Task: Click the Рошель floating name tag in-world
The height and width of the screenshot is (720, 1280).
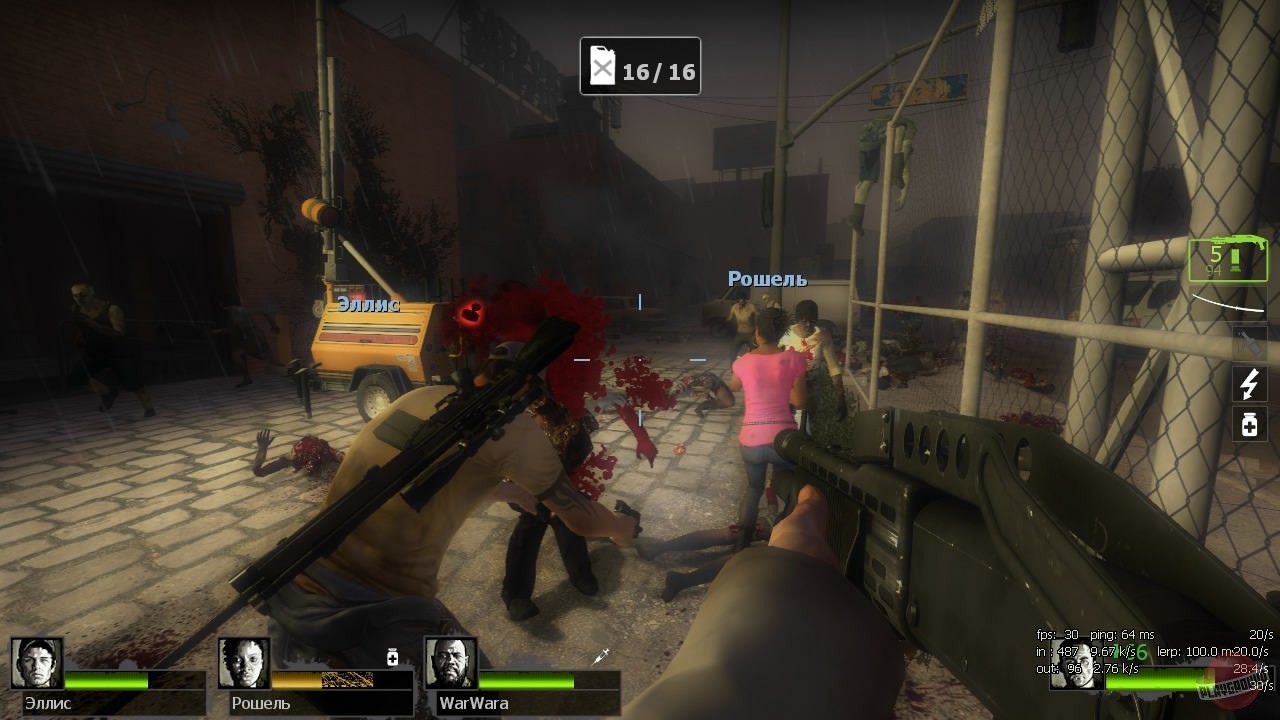Action: (x=769, y=279)
